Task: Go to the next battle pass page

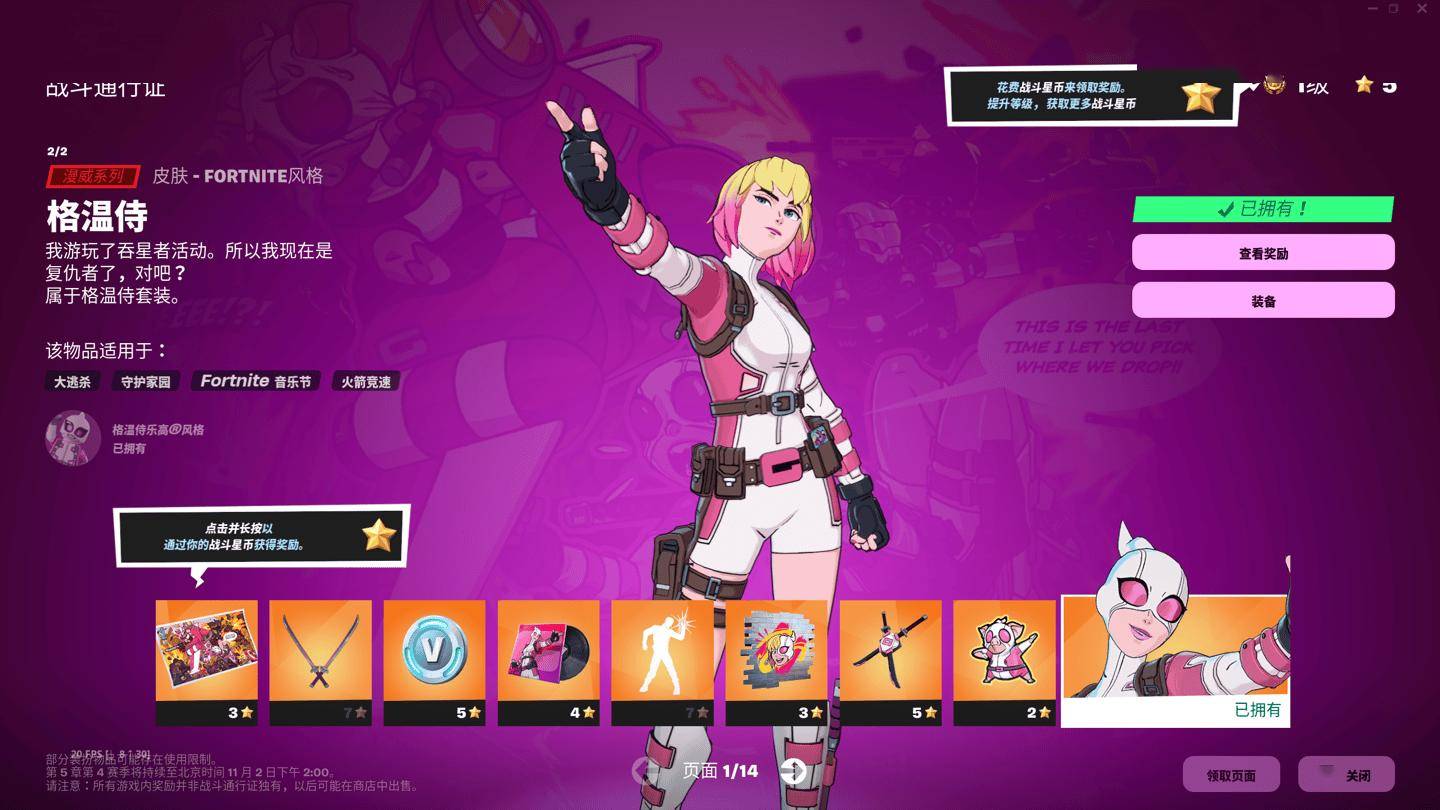Action: click(x=794, y=770)
